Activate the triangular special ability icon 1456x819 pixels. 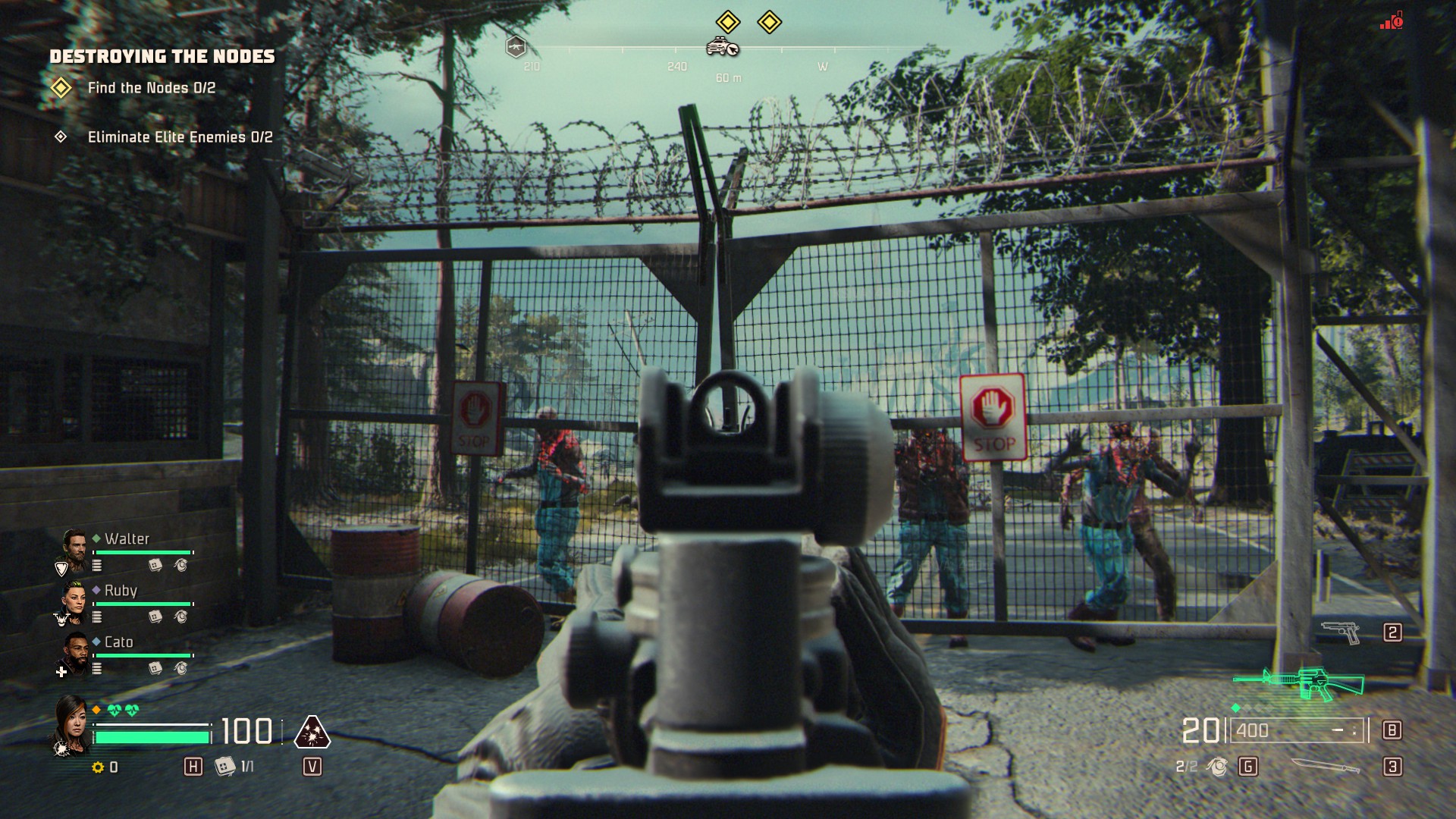click(311, 732)
